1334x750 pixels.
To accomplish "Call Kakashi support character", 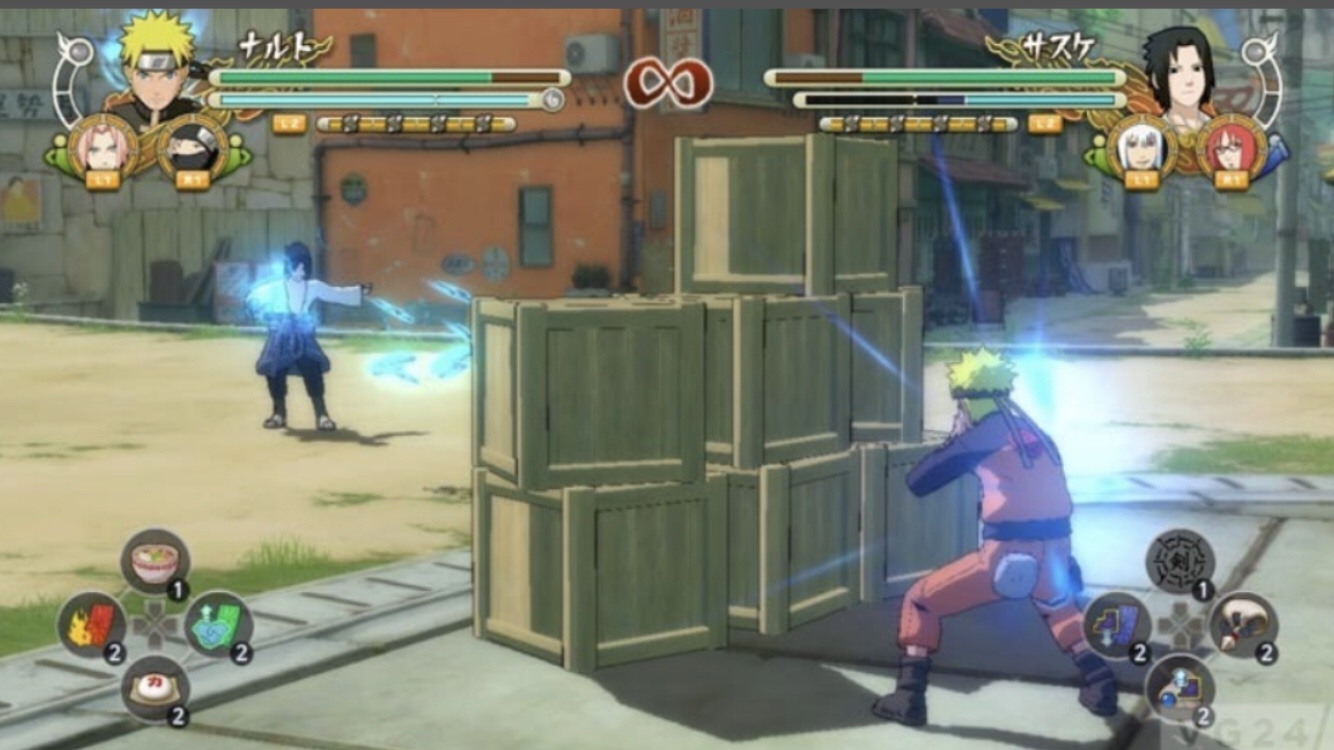I will coord(192,148).
